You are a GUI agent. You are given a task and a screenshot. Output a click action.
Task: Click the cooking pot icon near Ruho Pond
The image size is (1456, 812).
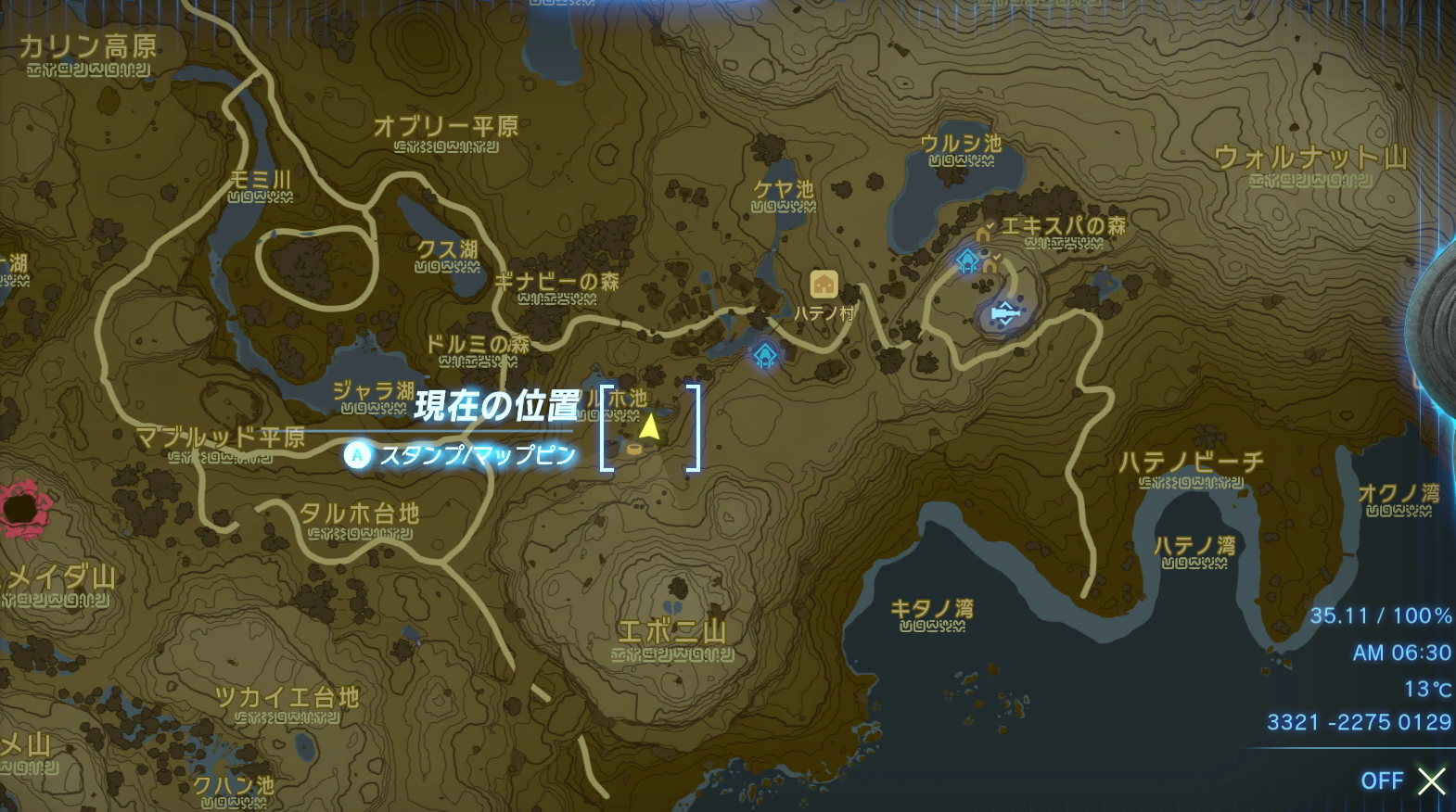pos(634,449)
